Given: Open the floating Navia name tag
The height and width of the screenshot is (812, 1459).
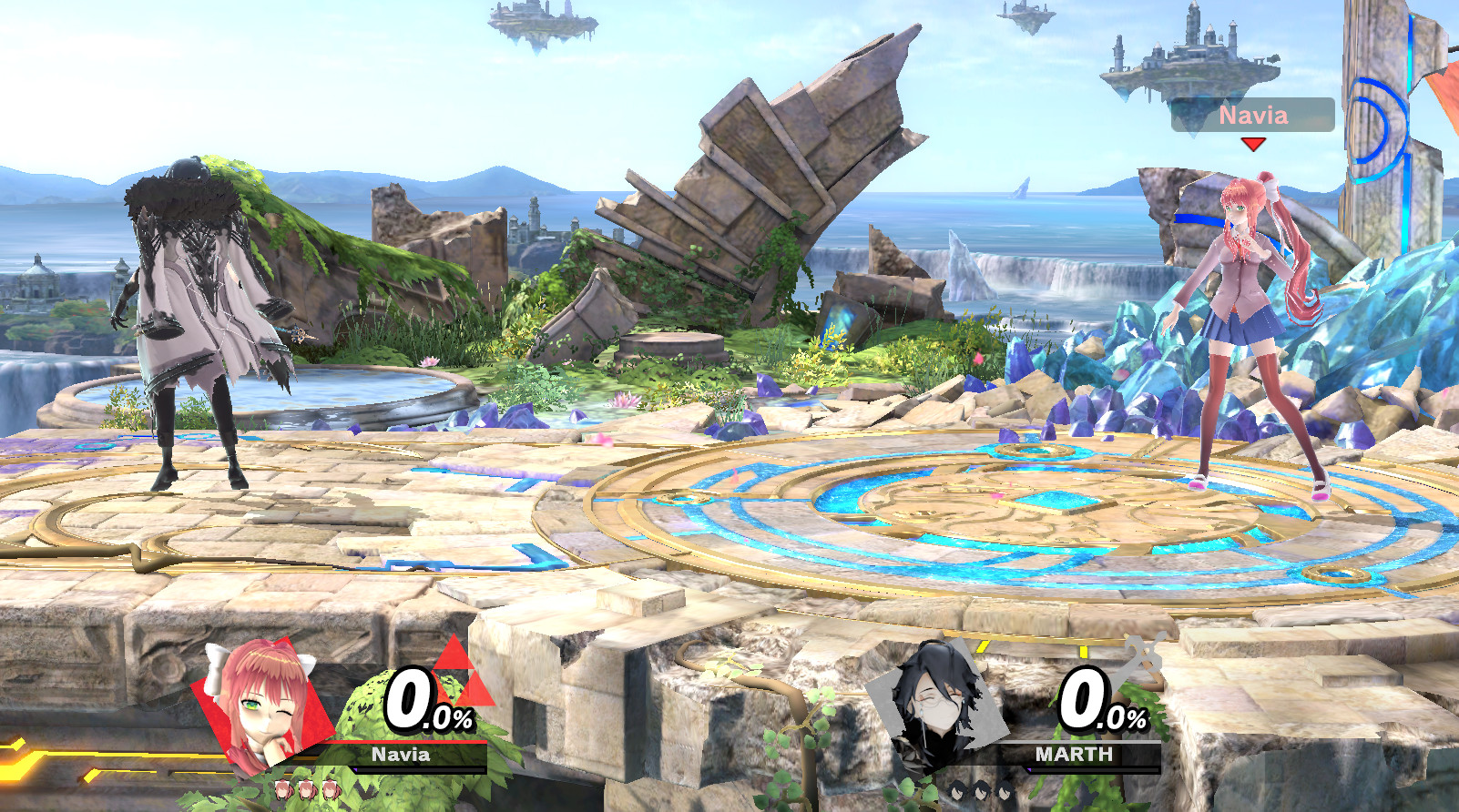Looking at the screenshot, I should point(1254,115).
